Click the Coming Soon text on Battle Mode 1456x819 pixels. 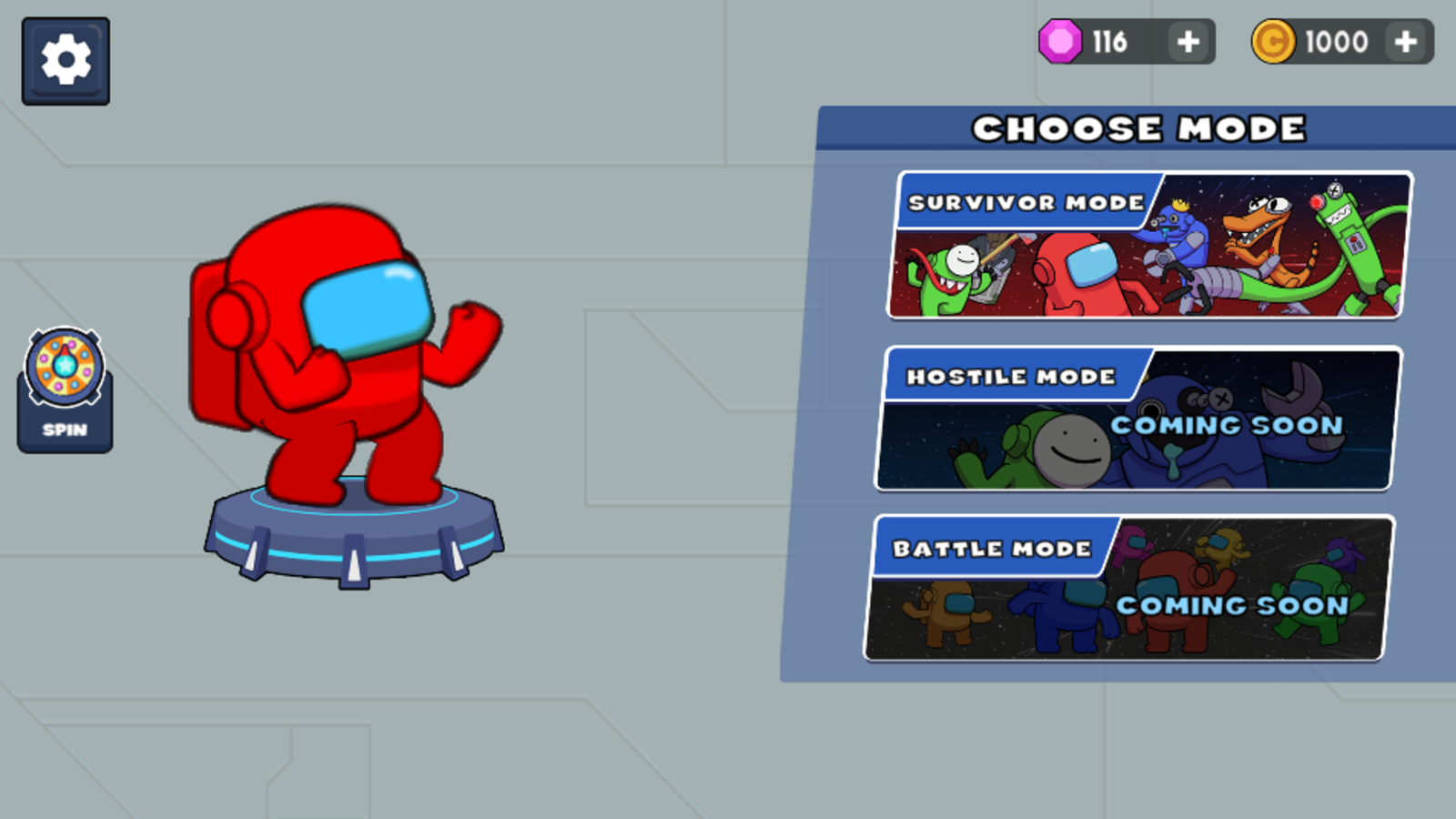[x=1230, y=605]
